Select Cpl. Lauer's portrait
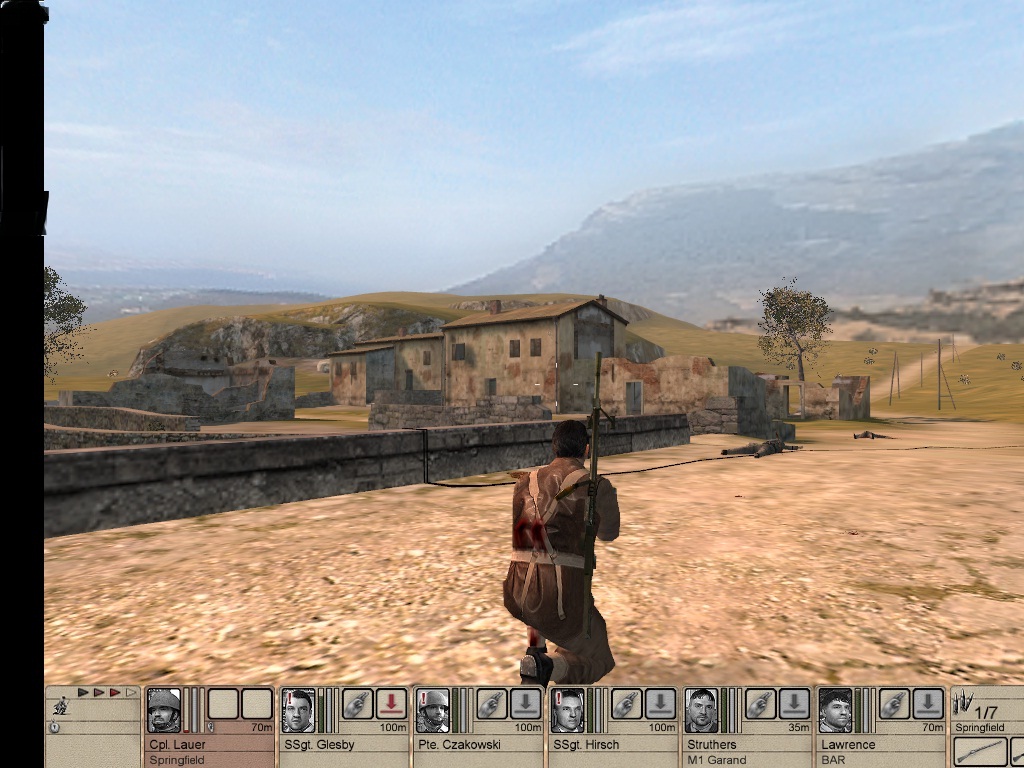Viewport: 1024px width, 768px height. 163,710
